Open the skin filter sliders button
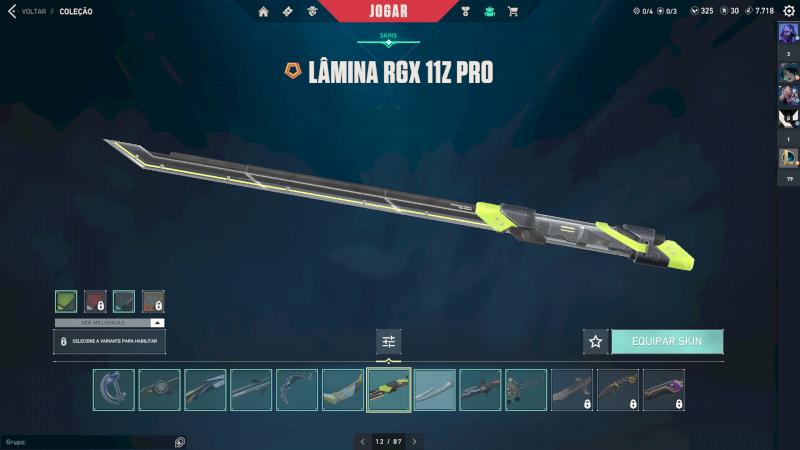Image resolution: width=800 pixels, height=450 pixels. click(389, 341)
